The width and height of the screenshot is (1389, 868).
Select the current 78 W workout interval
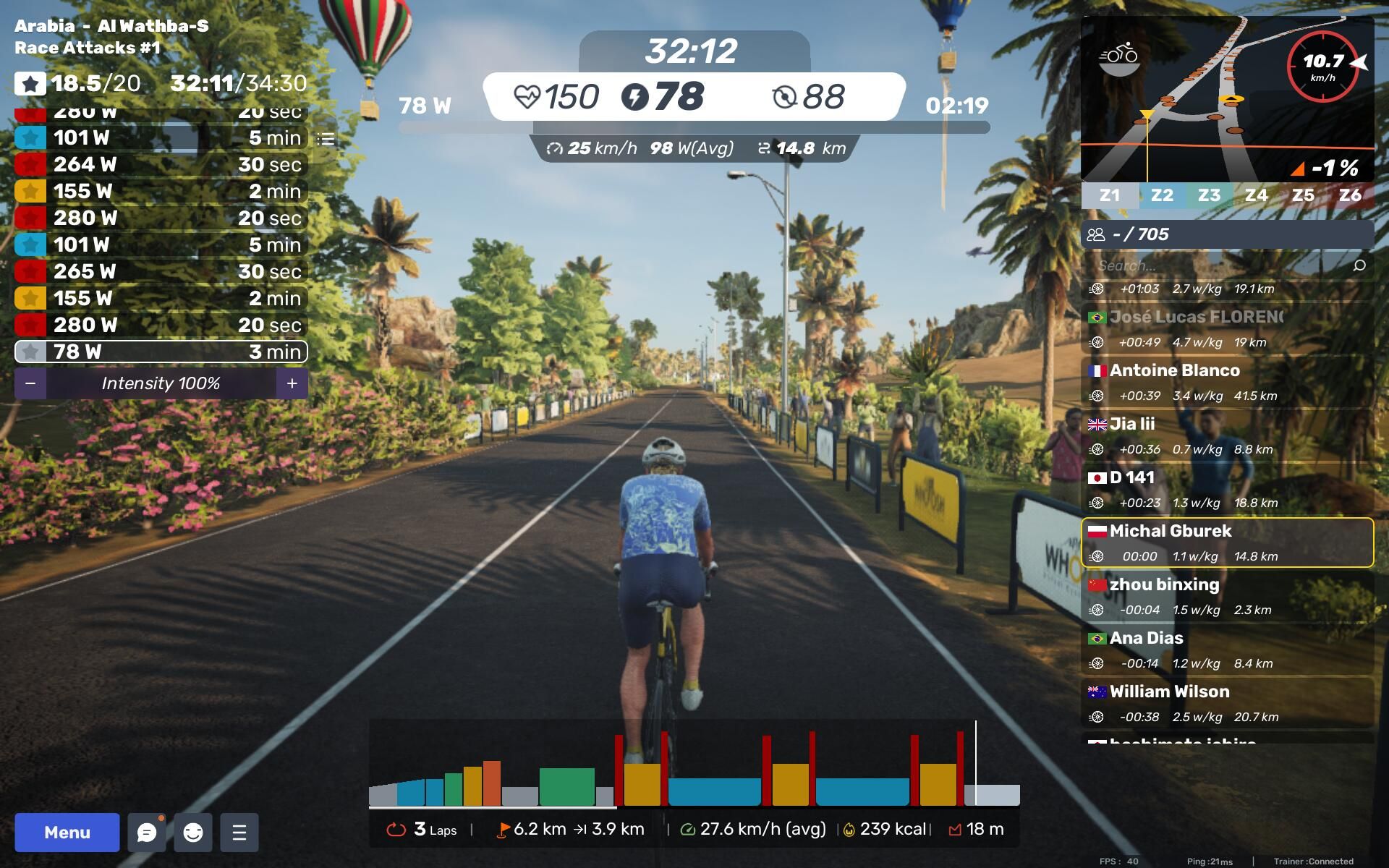coord(161,352)
